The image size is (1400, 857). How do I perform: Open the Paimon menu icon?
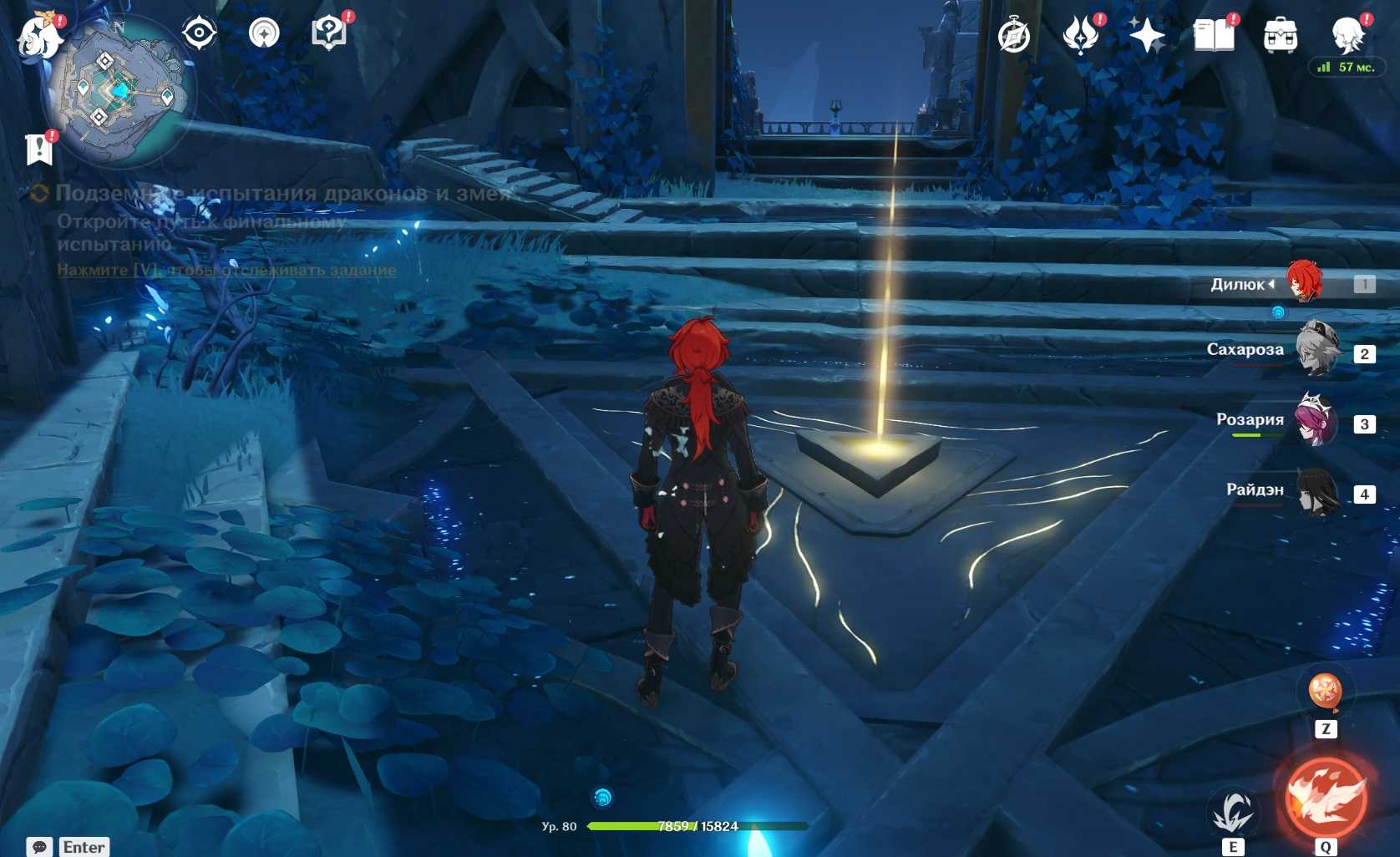point(38,37)
